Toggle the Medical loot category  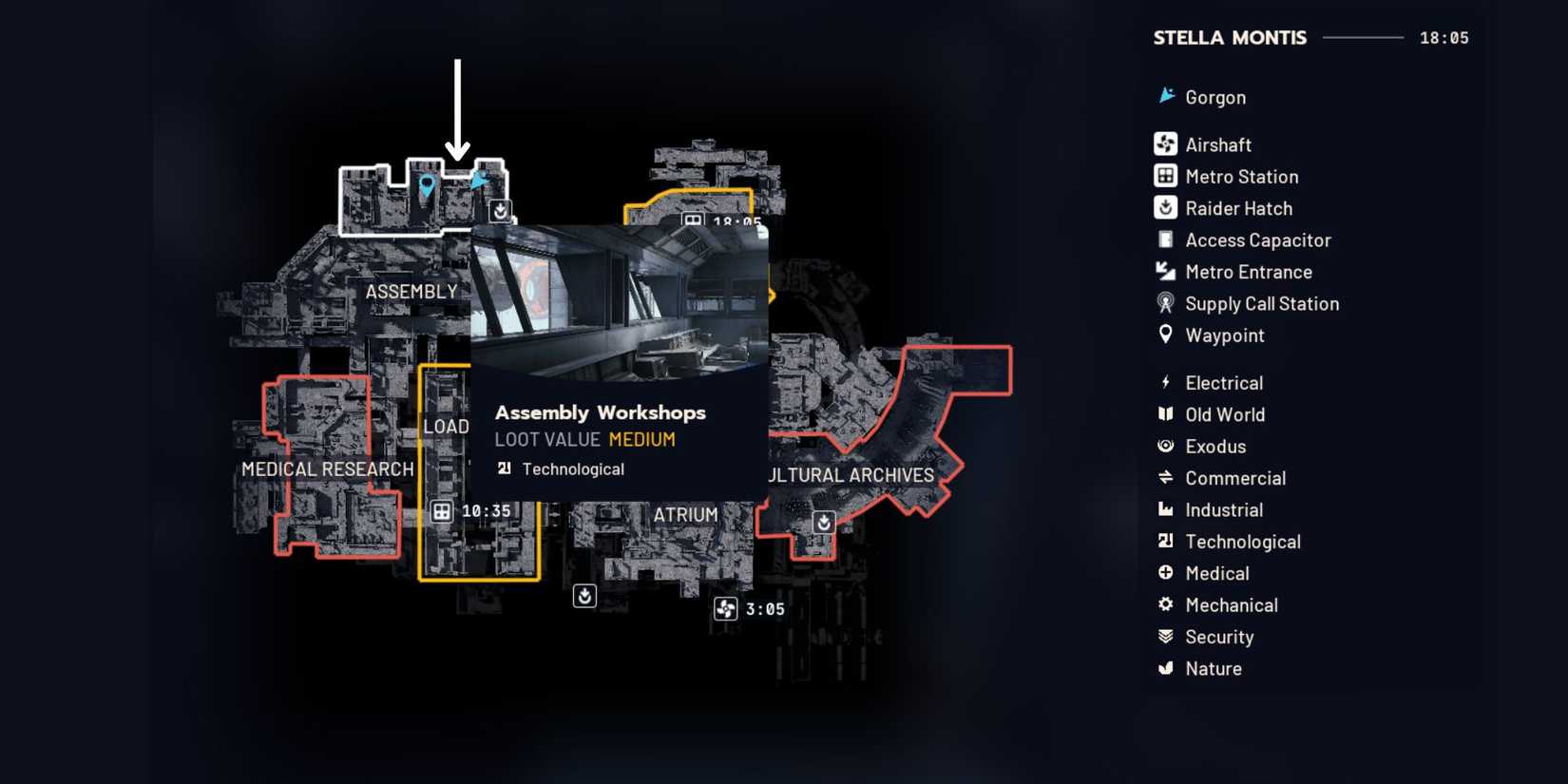point(1165,573)
